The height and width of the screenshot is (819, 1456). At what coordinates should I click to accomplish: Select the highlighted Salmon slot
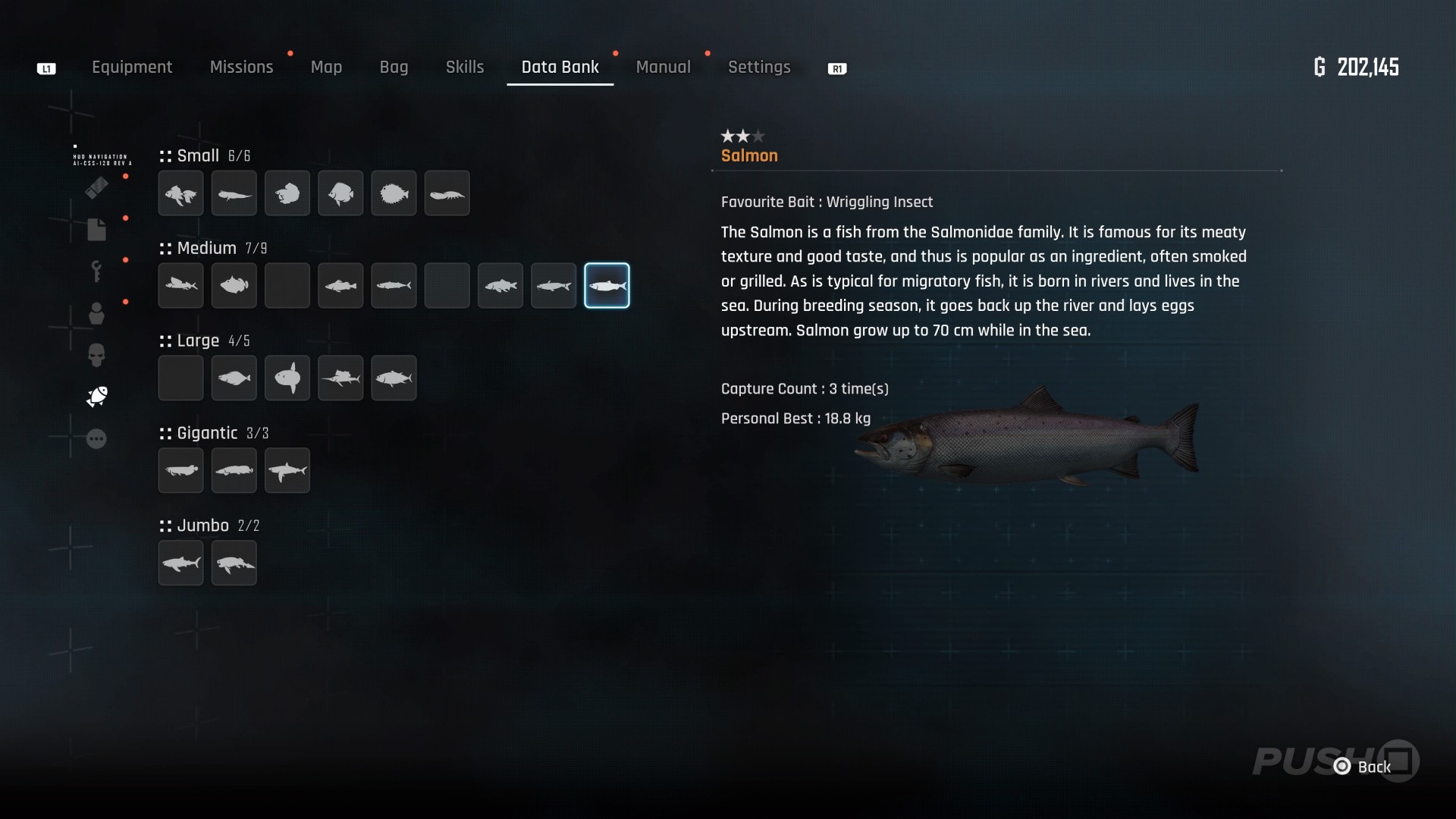click(x=607, y=286)
